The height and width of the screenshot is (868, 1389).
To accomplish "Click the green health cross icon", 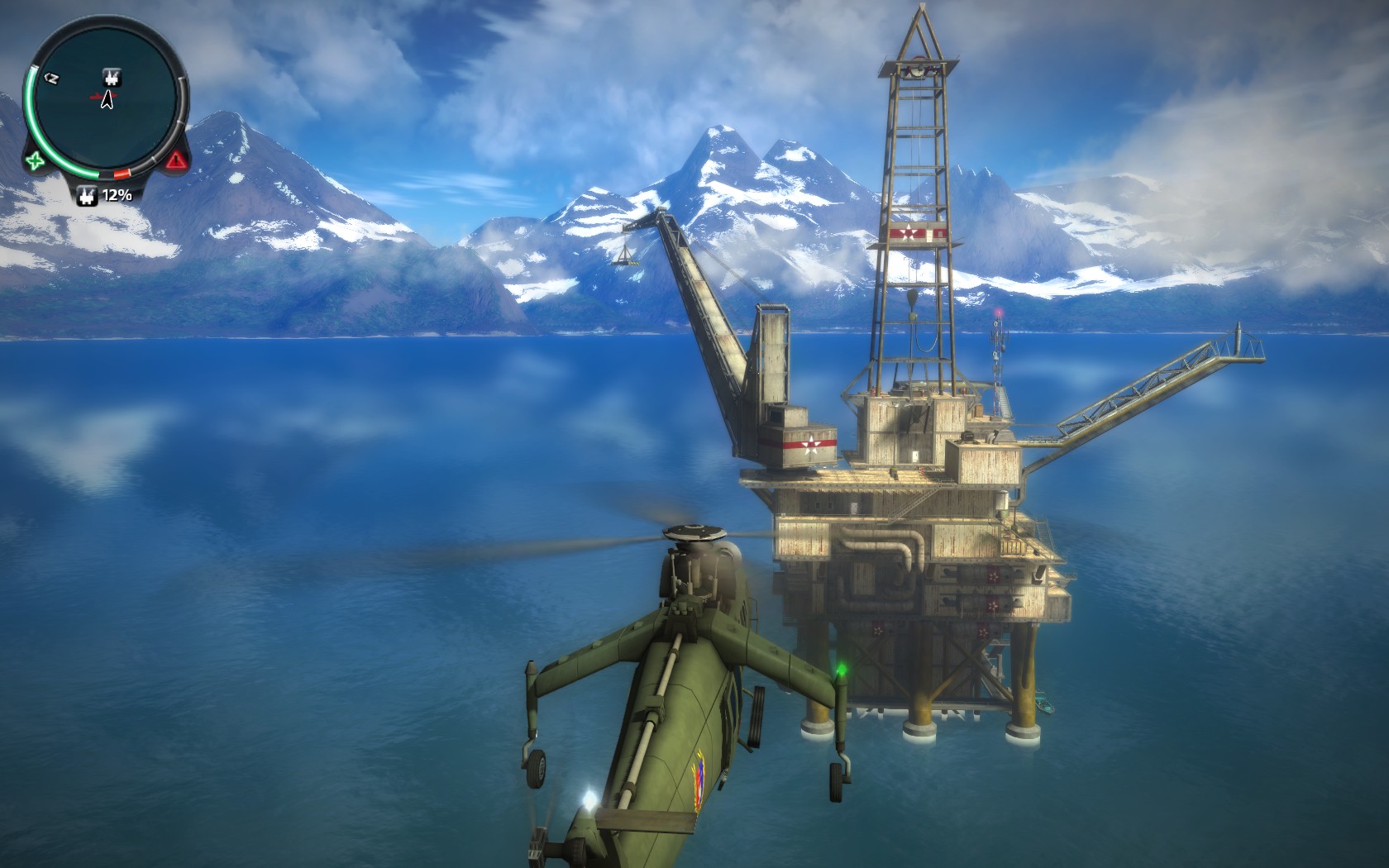I will click(x=35, y=160).
